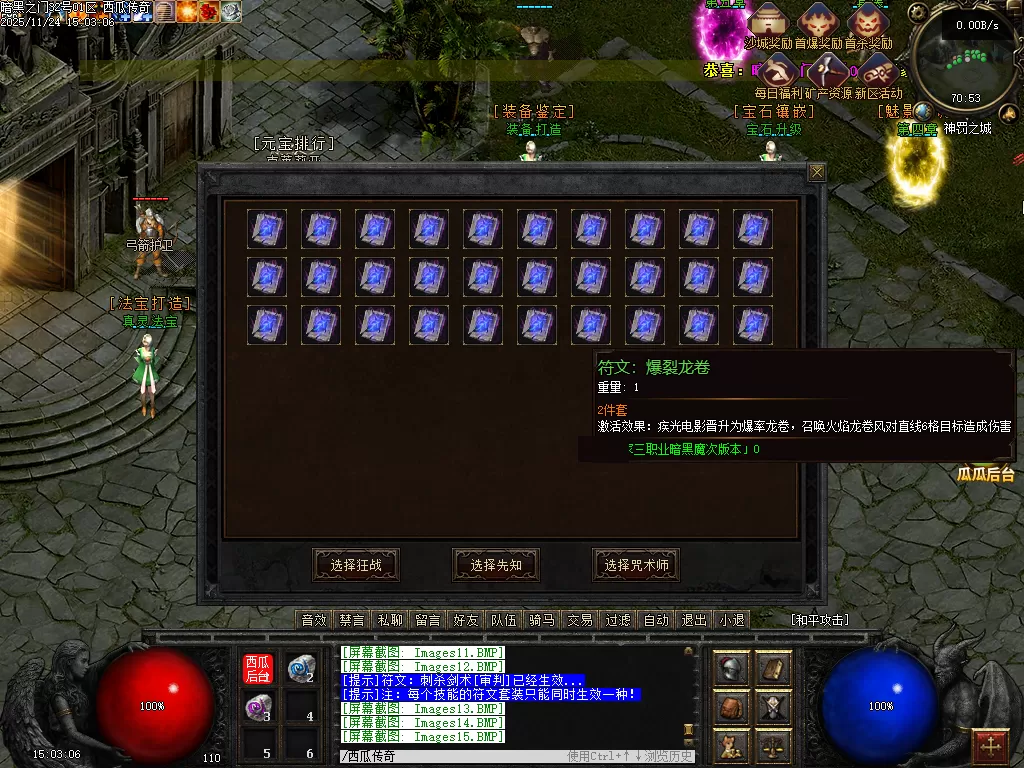
Task: Open the helmet equipment icon
Action: (732, 669)
